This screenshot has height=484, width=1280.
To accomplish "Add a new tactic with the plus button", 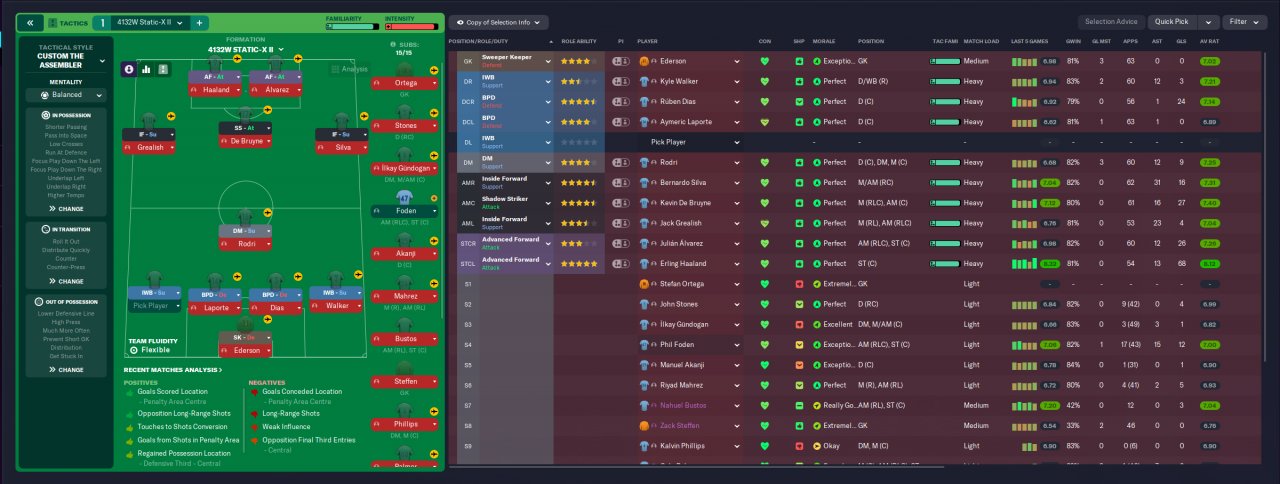I will [x=199, y=22].
